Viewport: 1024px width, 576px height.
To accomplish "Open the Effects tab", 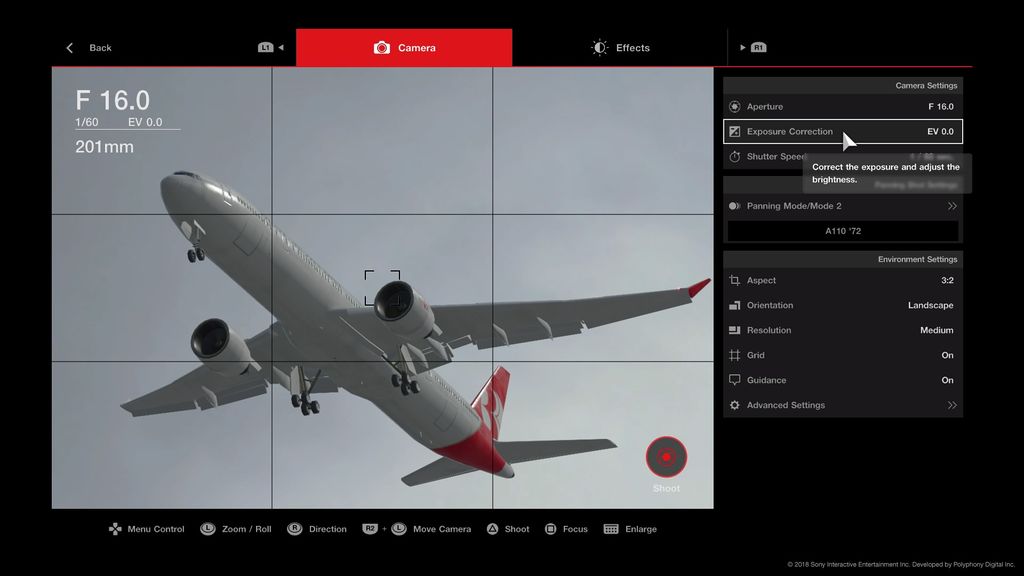I will (621, 48).
